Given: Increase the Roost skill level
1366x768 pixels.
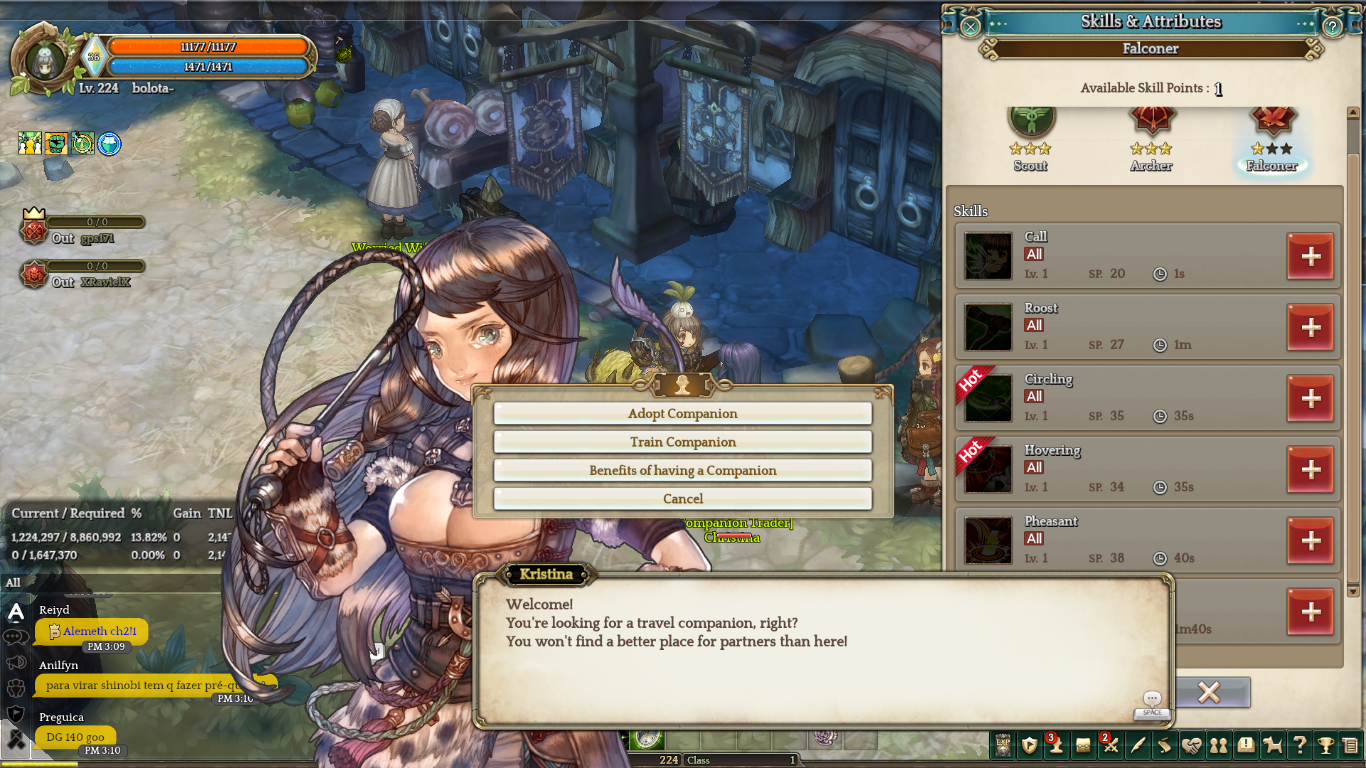Looking at the screenshot, I should pos(1310,328).
